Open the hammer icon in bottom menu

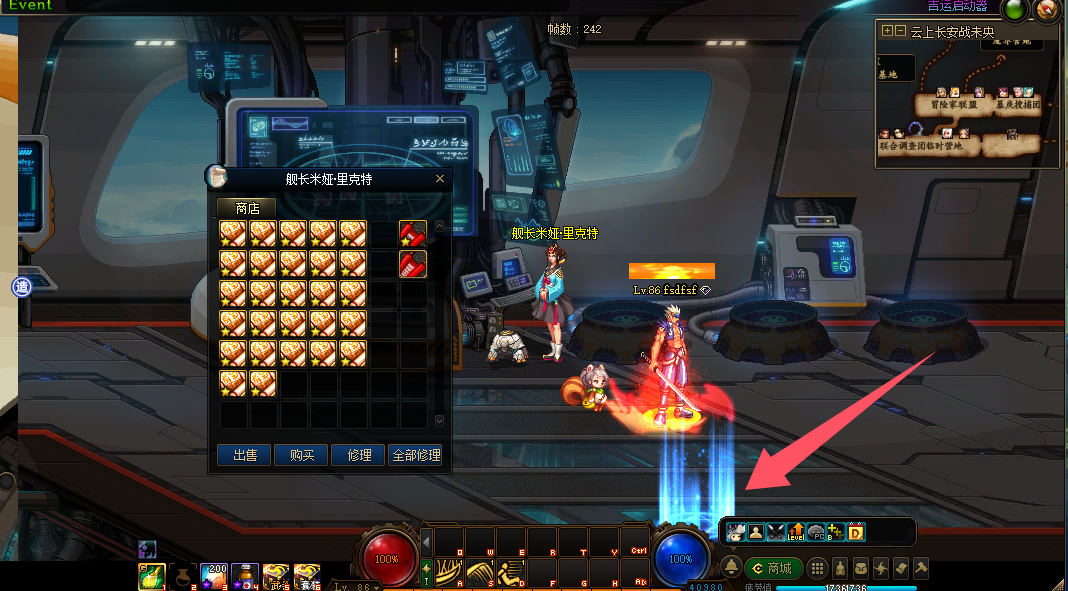(x=921, y=568)
